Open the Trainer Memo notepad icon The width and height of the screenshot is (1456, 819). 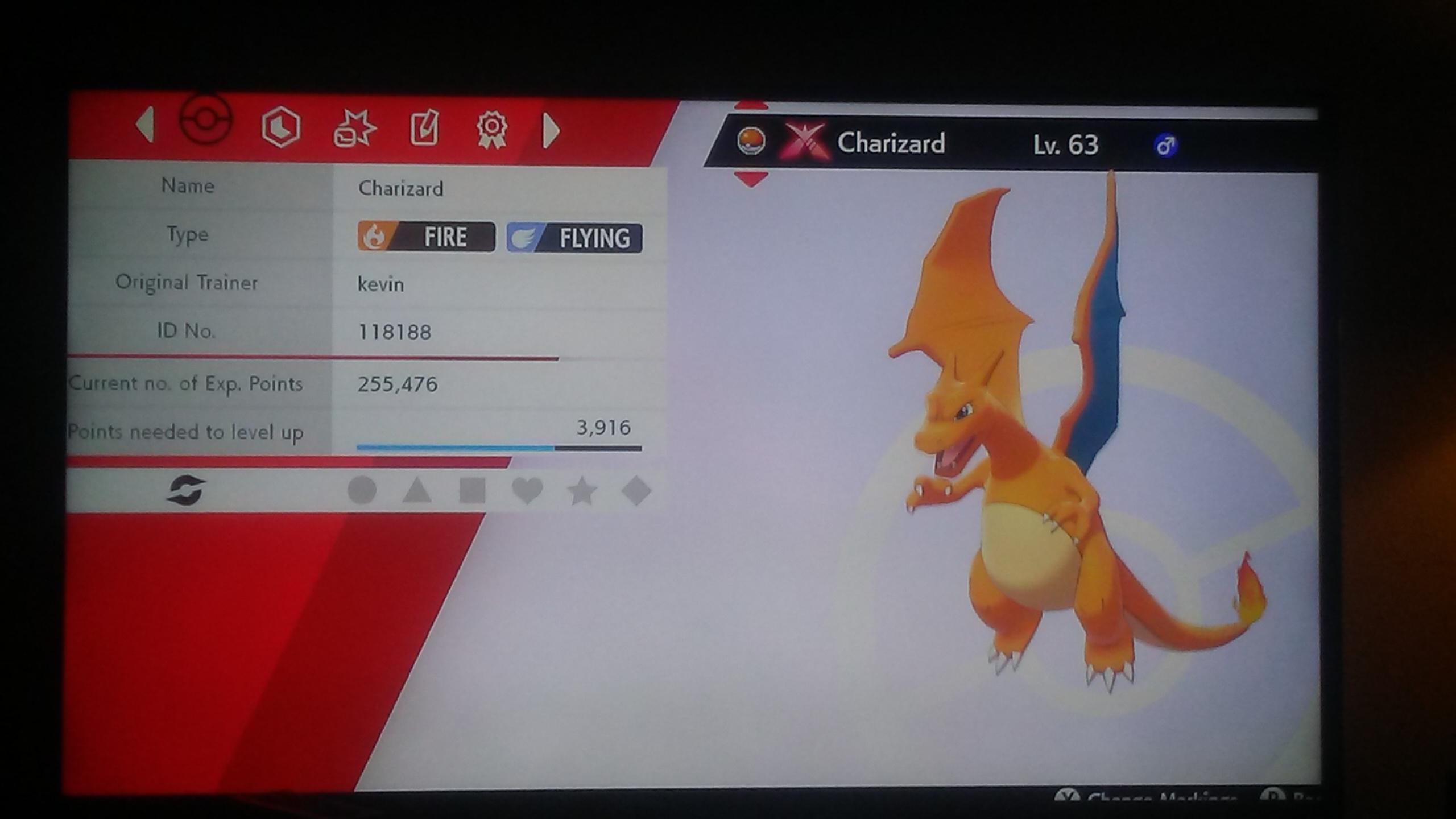(424, 128)
